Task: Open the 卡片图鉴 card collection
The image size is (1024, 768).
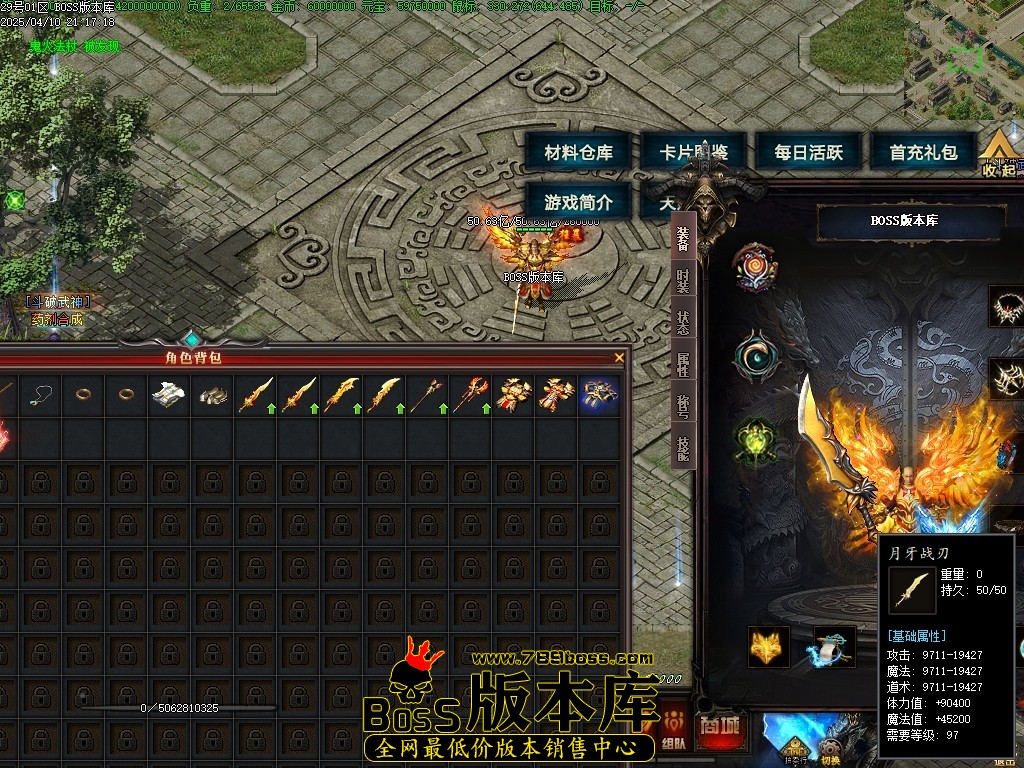Action: click(x=693, y=153)
